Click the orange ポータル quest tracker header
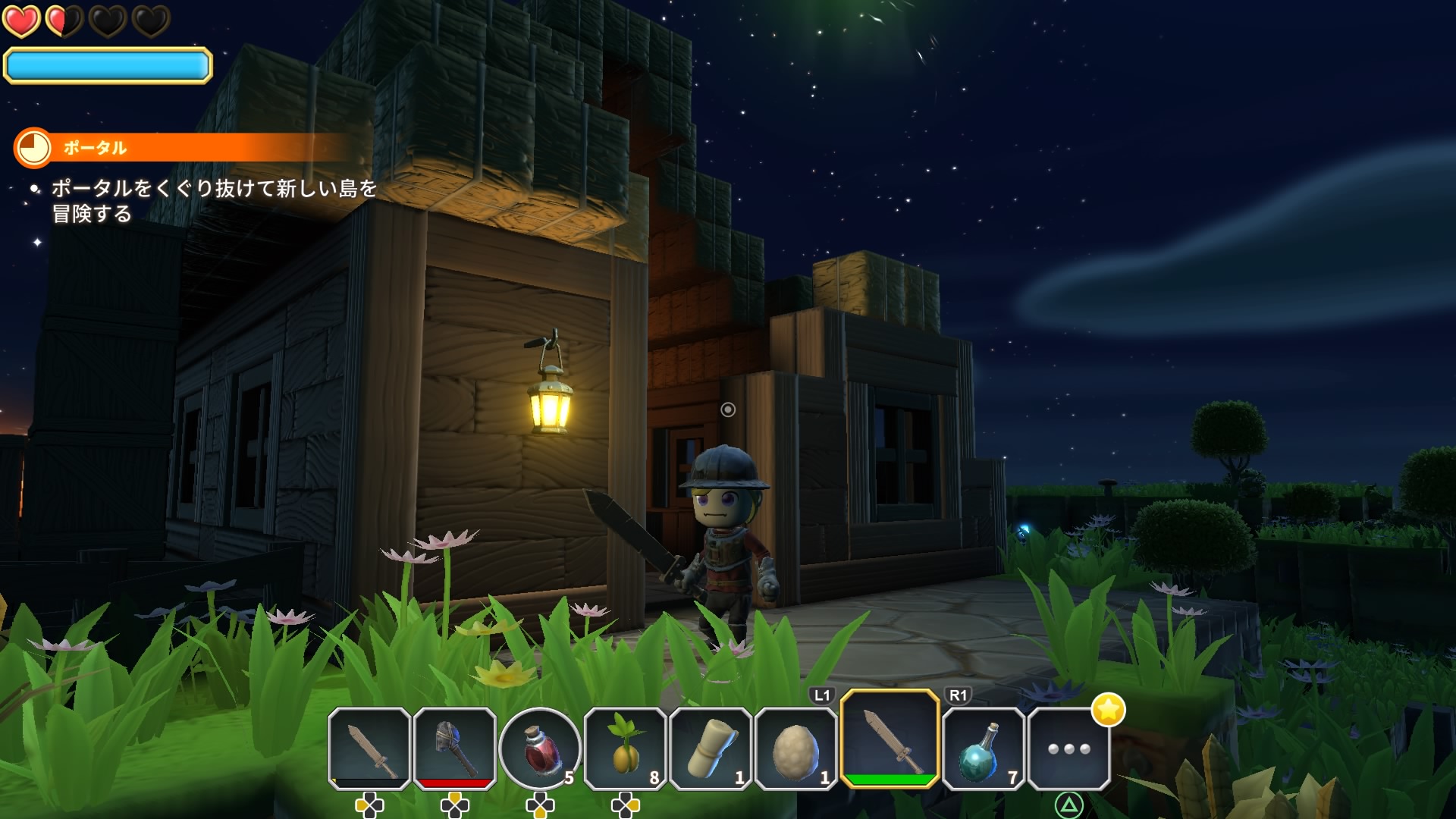The image size is (1456, 819). pyautogui.click(x=182, y=148)
